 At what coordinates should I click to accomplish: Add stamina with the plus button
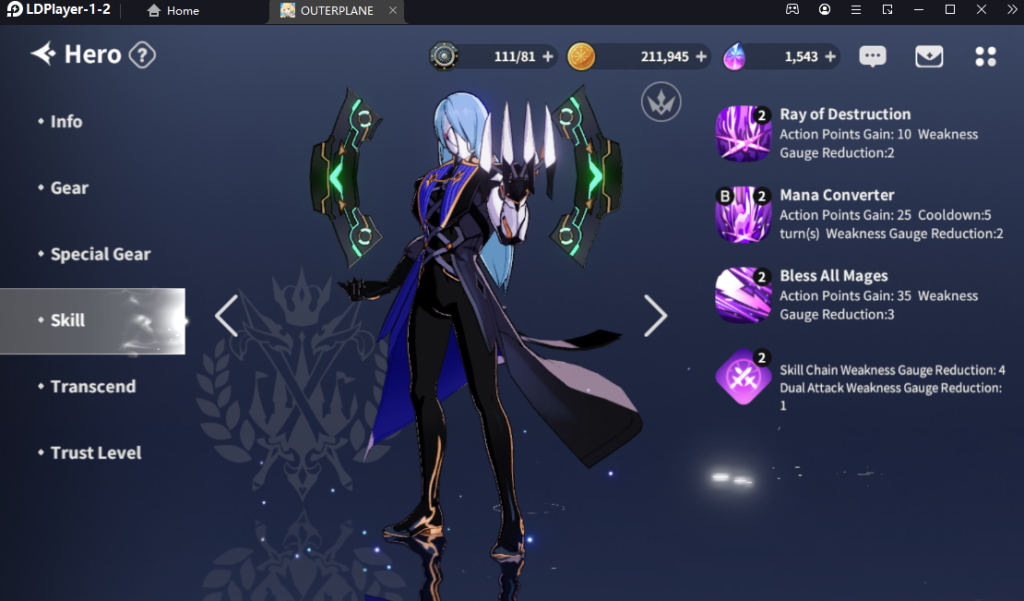[547, 57]
